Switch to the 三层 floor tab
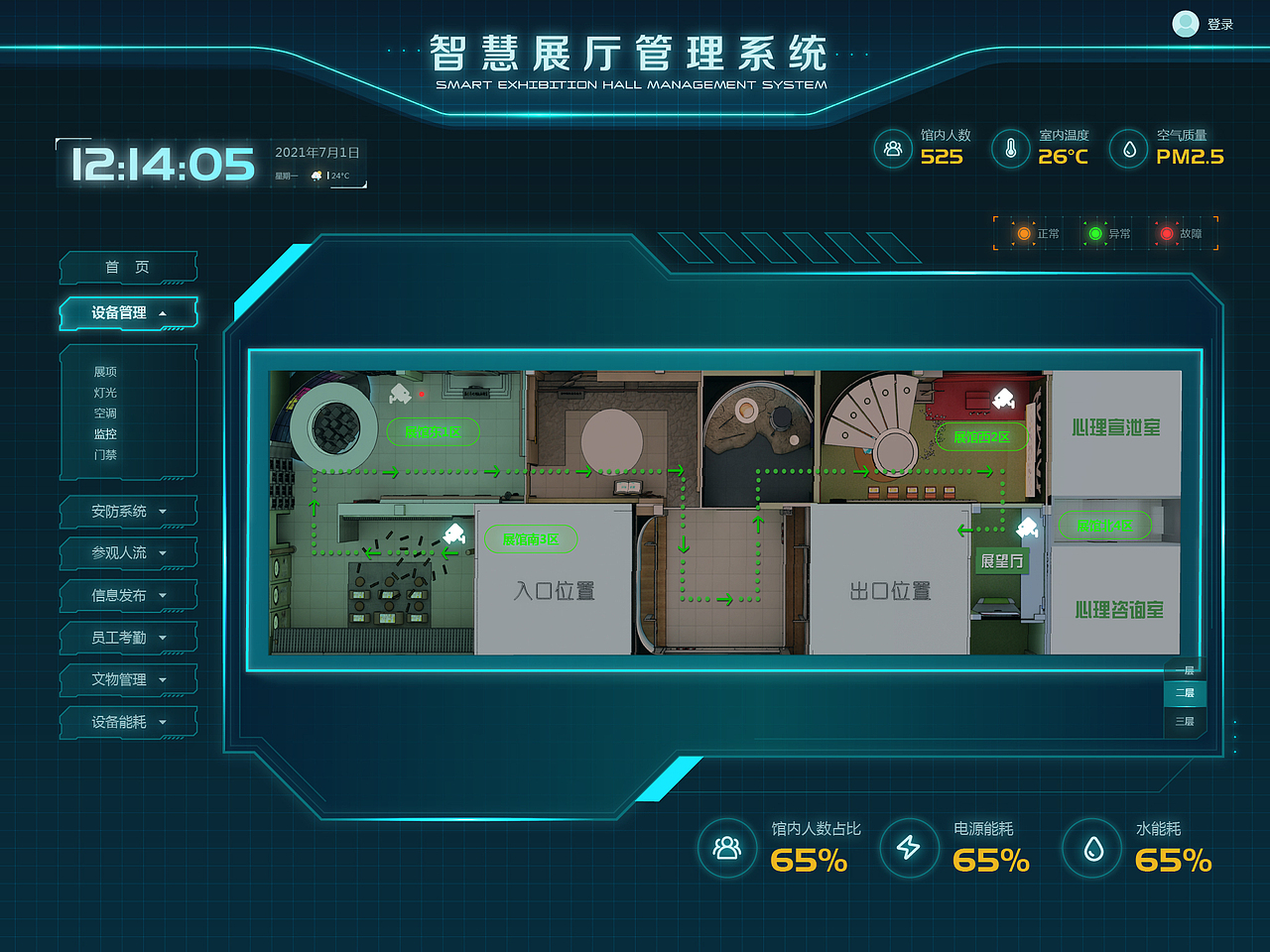The image size is (1270, 952). pyautogui.click(x=1185, y=722)
